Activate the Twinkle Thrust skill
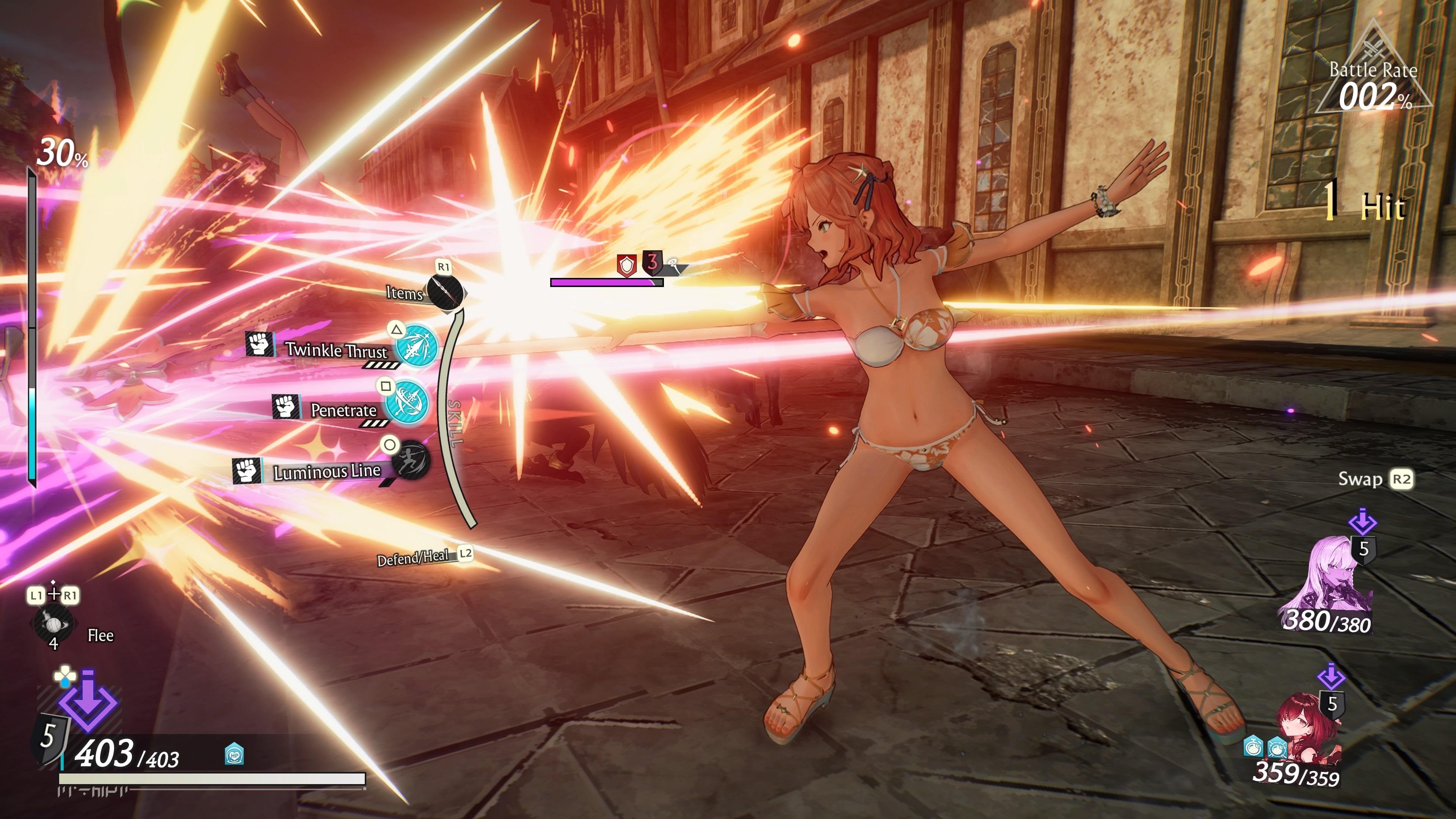 (417, 344)
